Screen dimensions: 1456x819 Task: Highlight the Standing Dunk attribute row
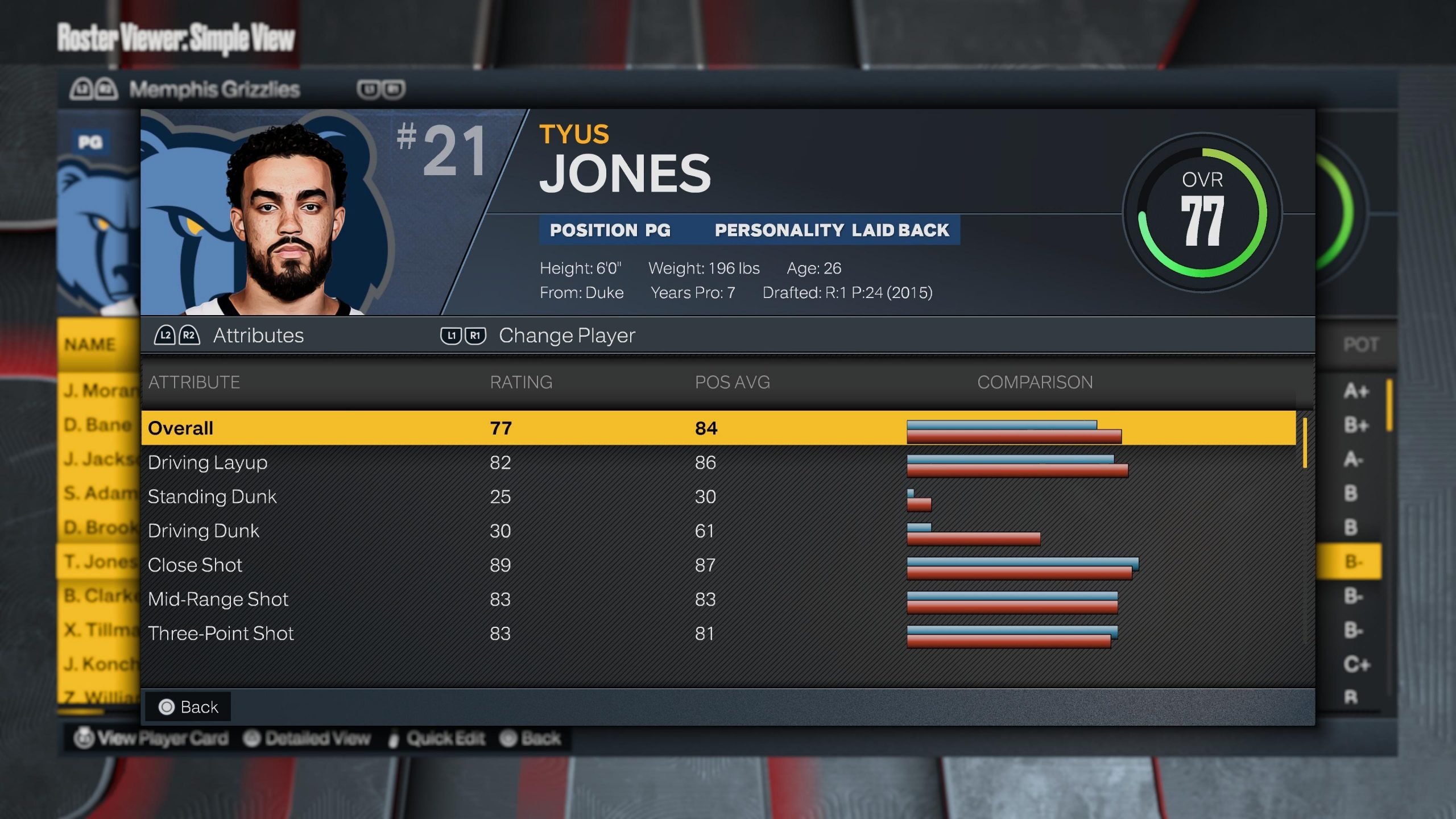[x=718, y=497]
